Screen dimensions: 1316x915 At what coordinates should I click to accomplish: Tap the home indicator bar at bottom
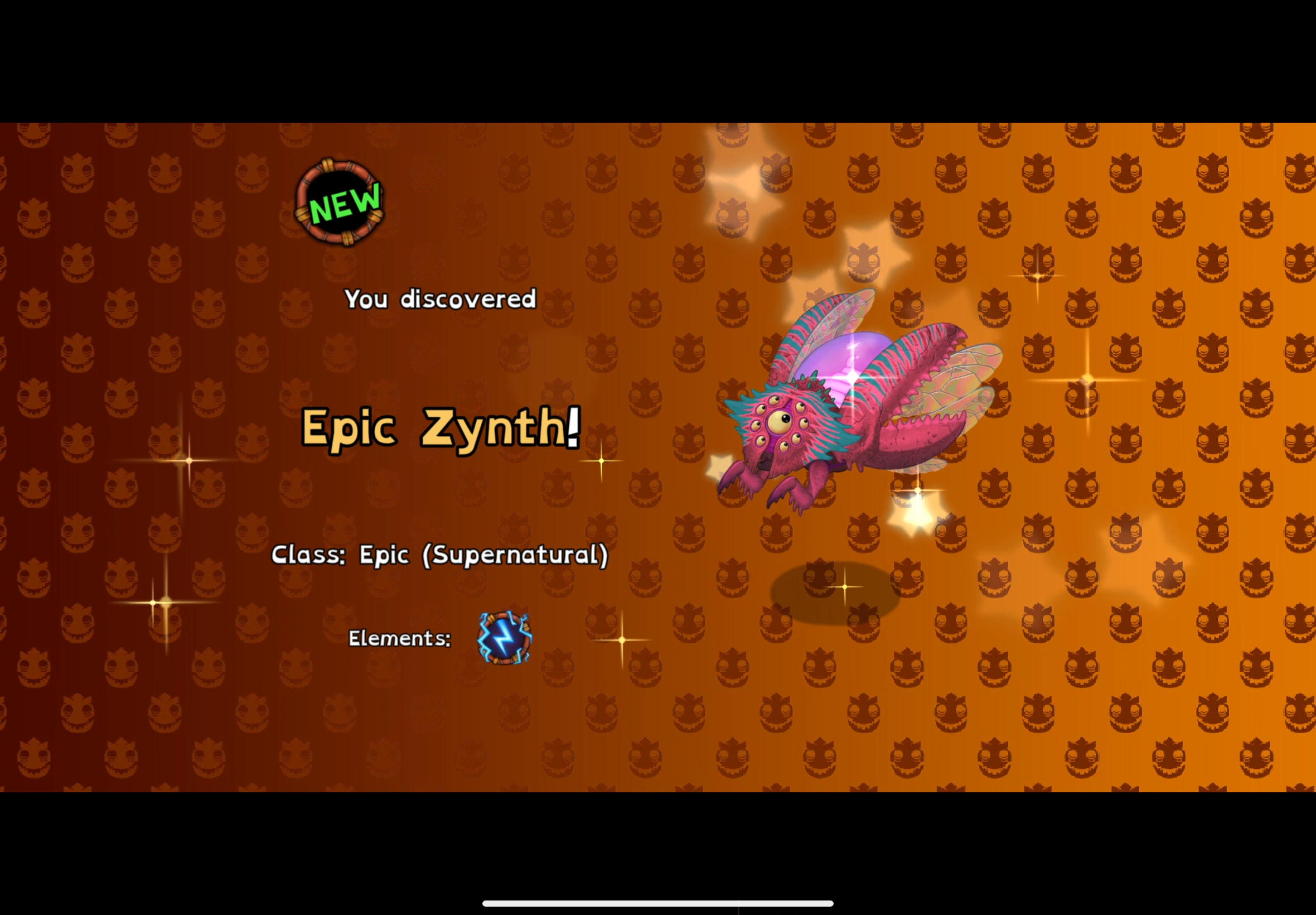tap(657, 903)
